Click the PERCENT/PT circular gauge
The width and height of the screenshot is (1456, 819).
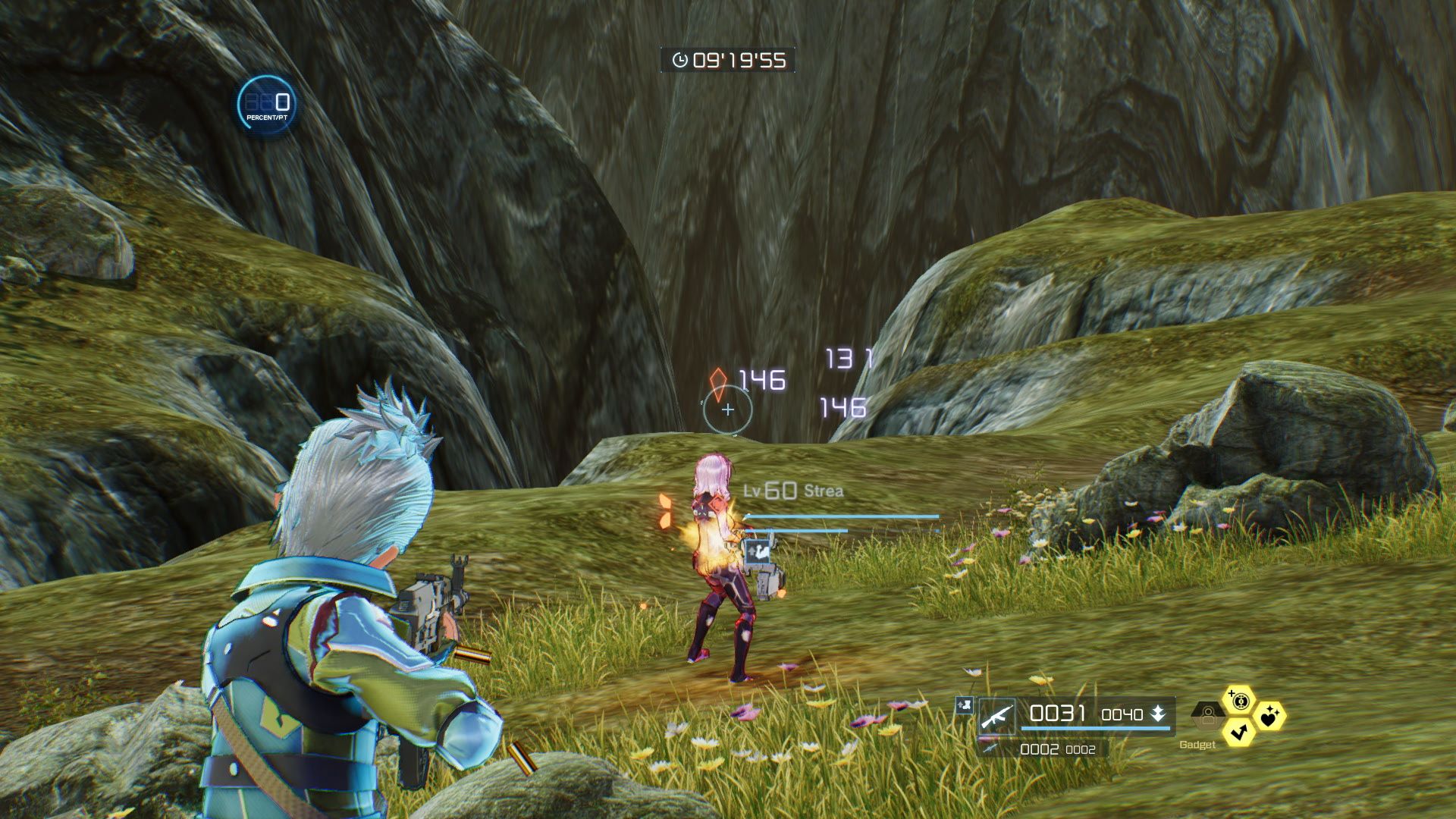click(266, 105)
